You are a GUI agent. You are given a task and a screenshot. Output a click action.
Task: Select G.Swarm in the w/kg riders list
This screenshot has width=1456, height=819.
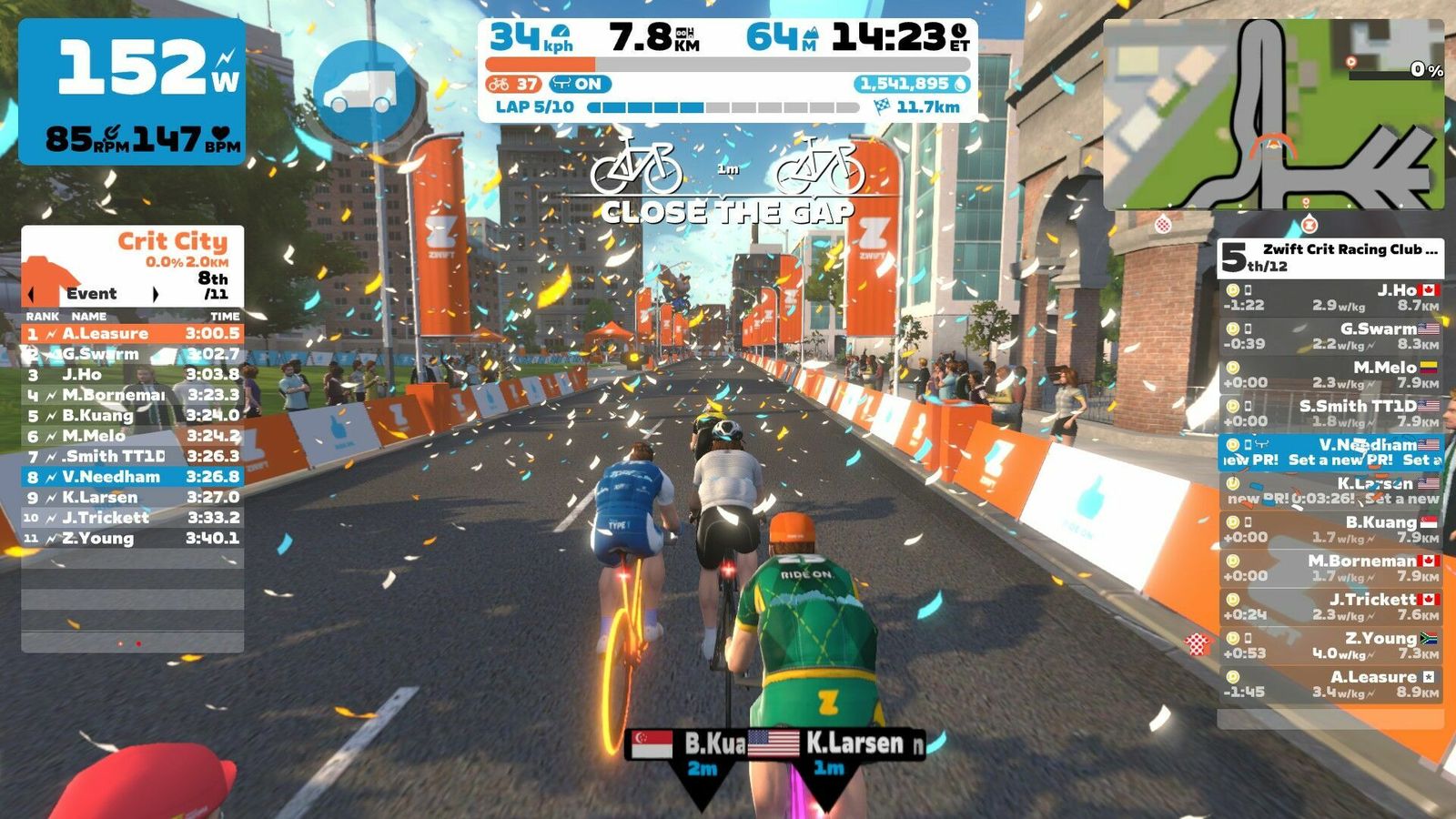point(1330,336)
